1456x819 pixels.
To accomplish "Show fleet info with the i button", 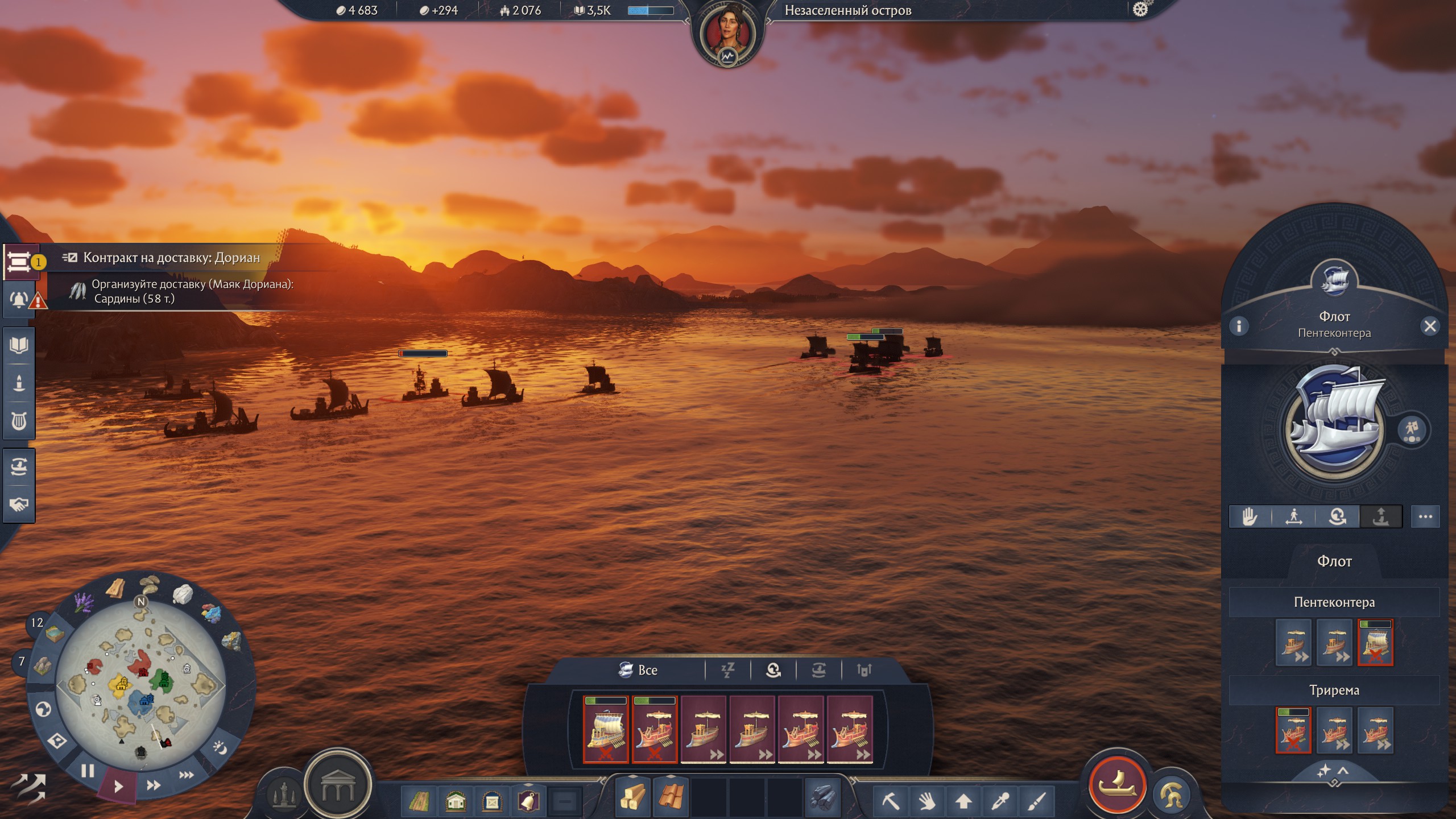I will point(1239,326).
